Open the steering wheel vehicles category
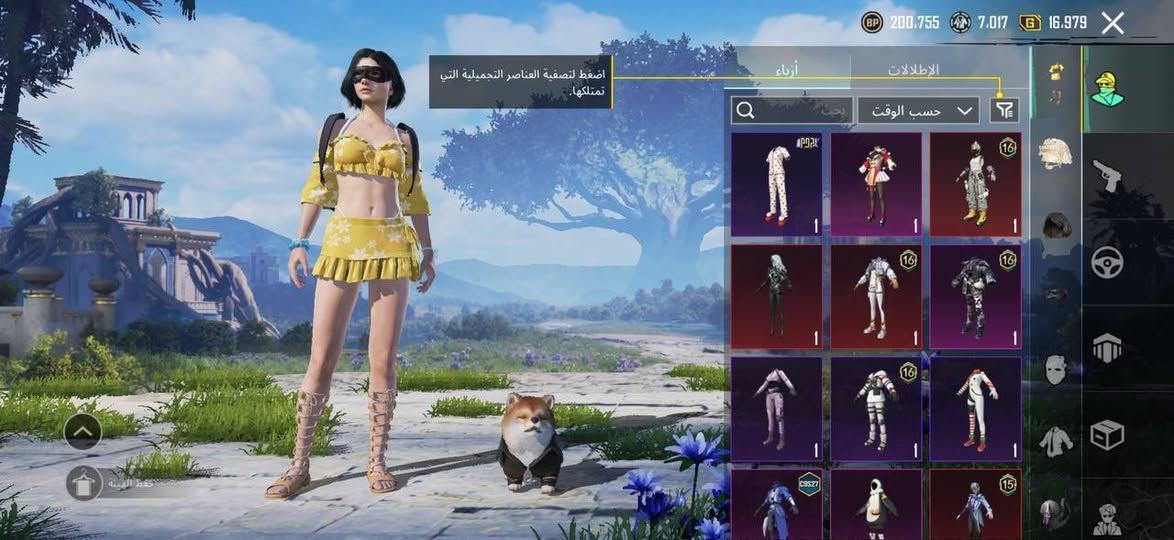The width and height of the screenshot is (1174, 540). [1107, 262]
